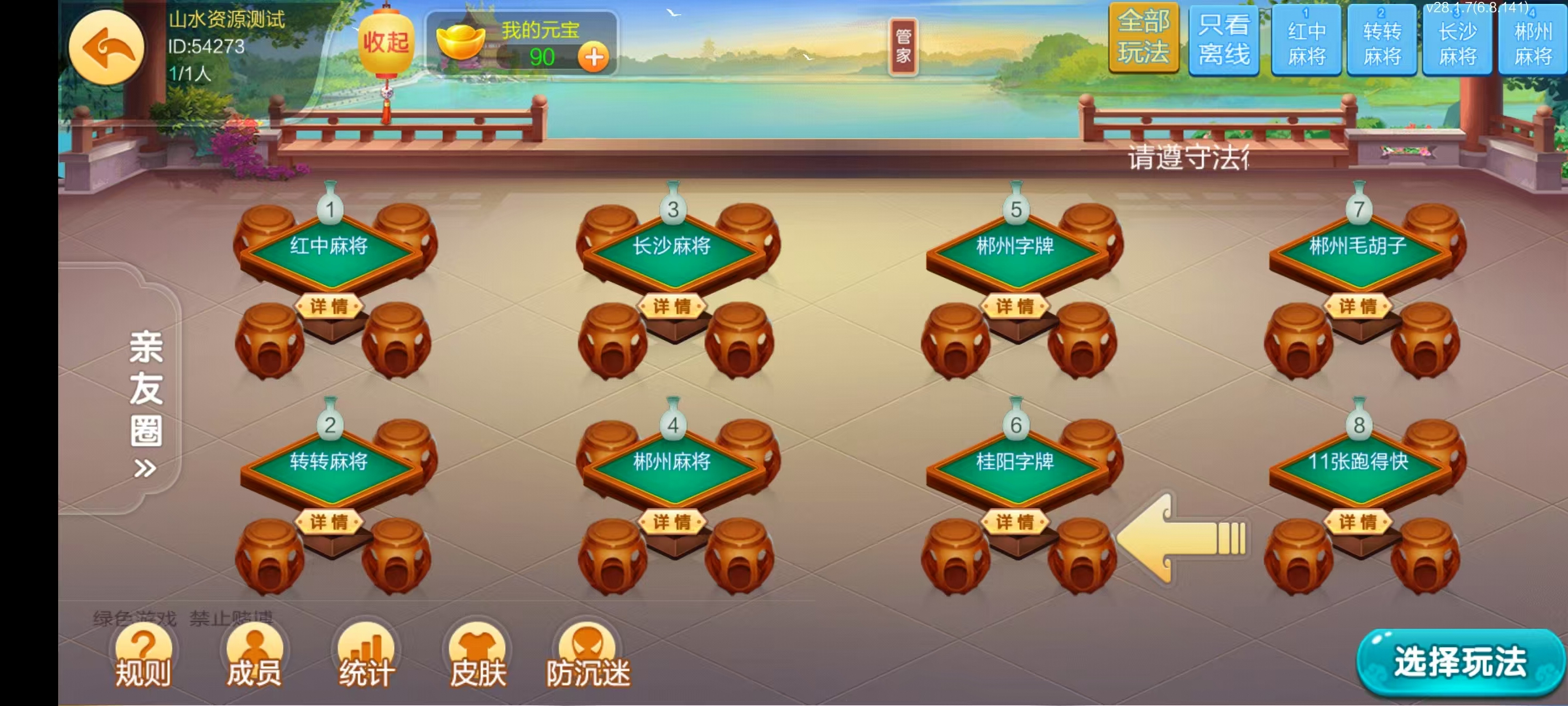Select the 长沙麻将 filter tab
This screenshot has width=1568, height=706.
point(1459,39)
